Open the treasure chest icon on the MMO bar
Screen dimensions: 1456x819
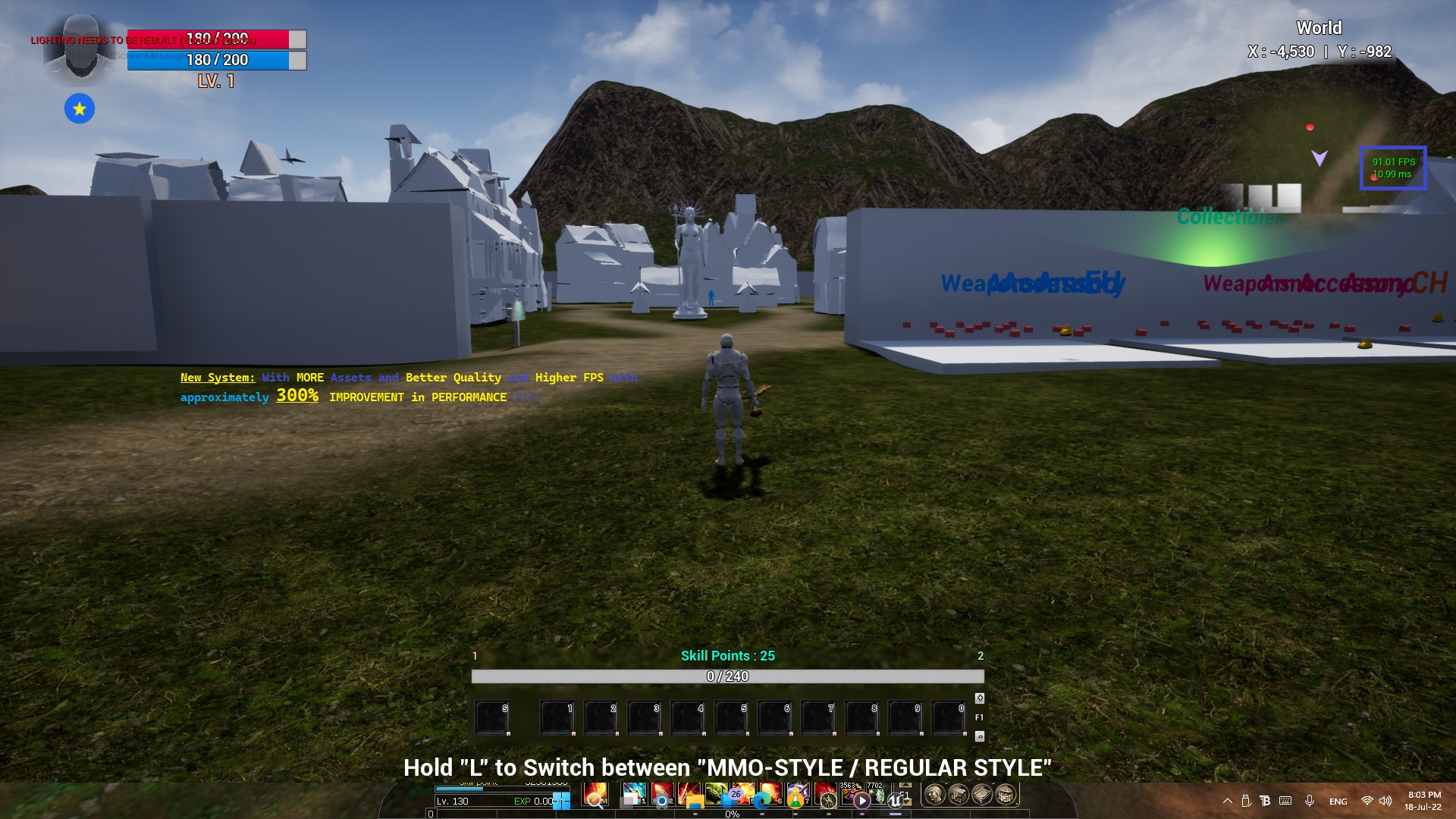[x=1005, y=794]
